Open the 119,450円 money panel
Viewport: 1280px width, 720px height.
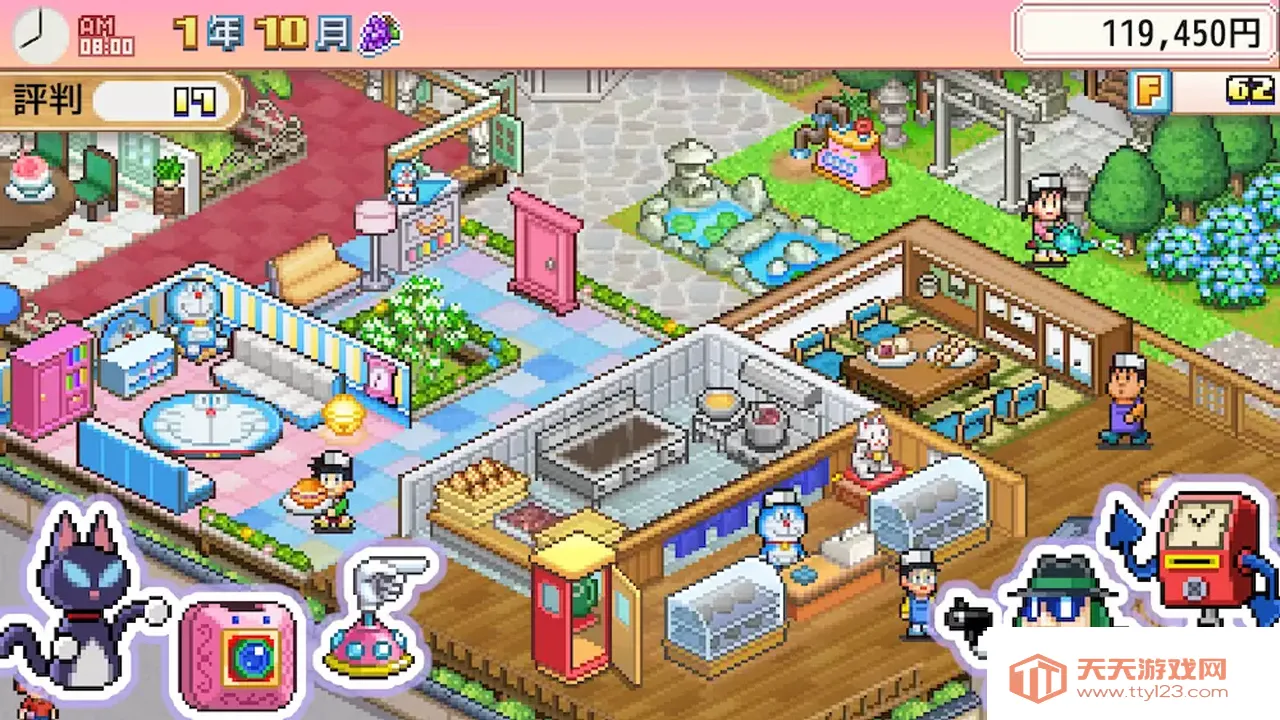click(1145, 34)
